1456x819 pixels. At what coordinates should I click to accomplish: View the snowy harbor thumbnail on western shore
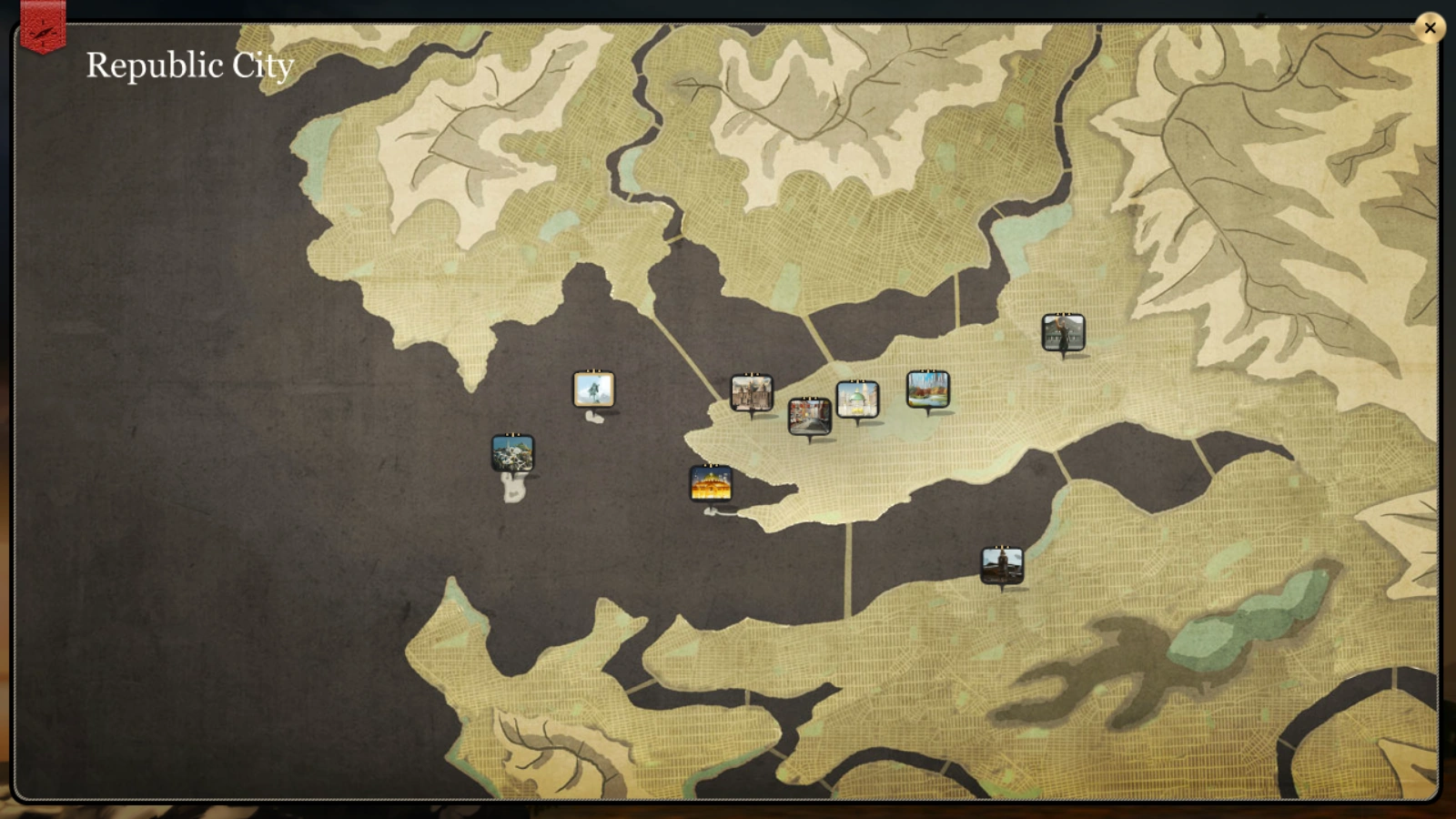coord(513,451)
